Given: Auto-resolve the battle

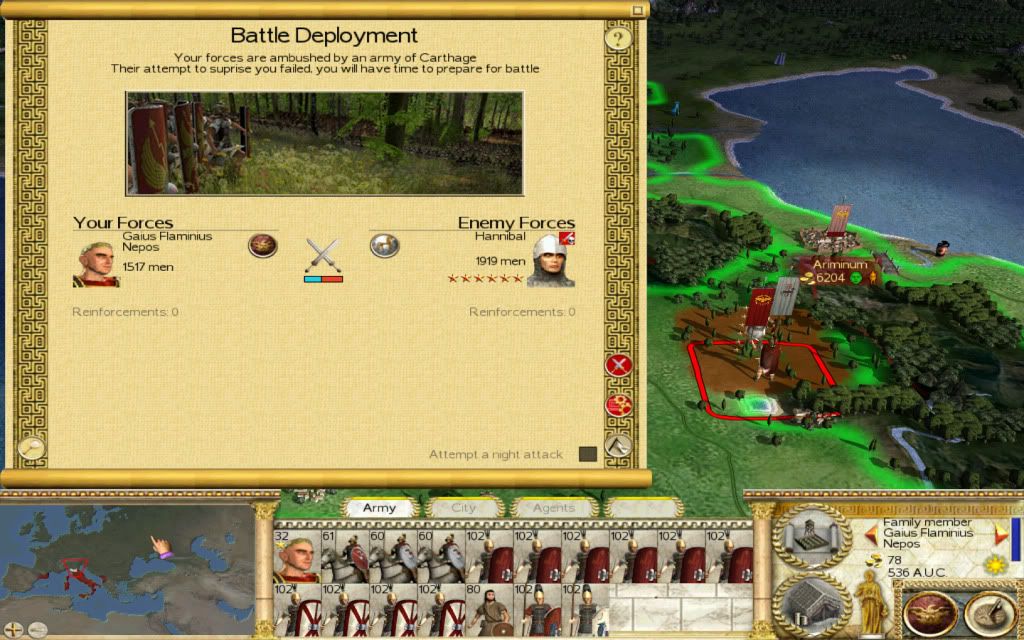Looking at the screenshot, I should (x=618, y=405).
